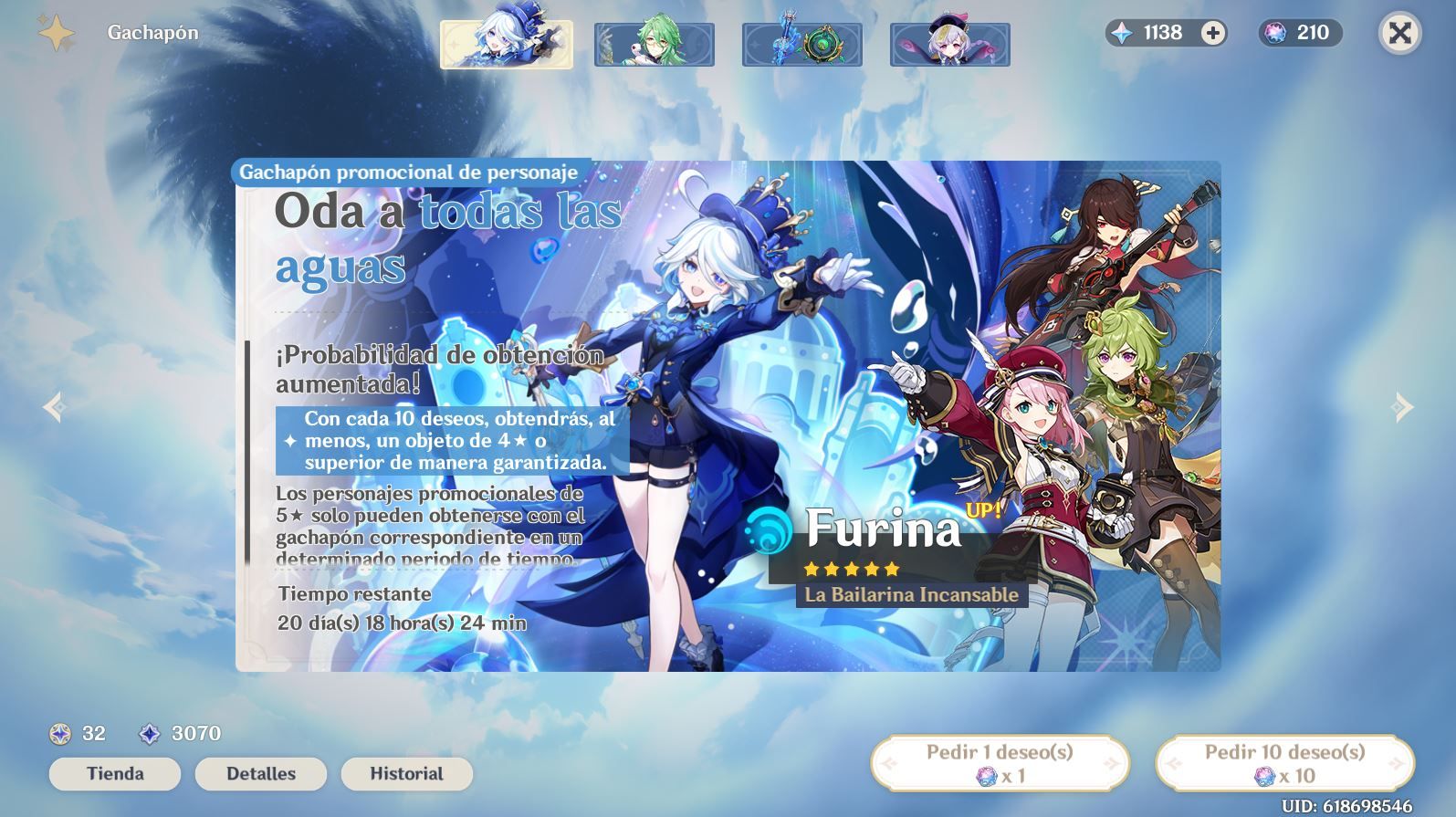Screen dimensions: 1456x817
Task: Open the Primogems top-up panel via plus icon
Action: point(1211,32)
